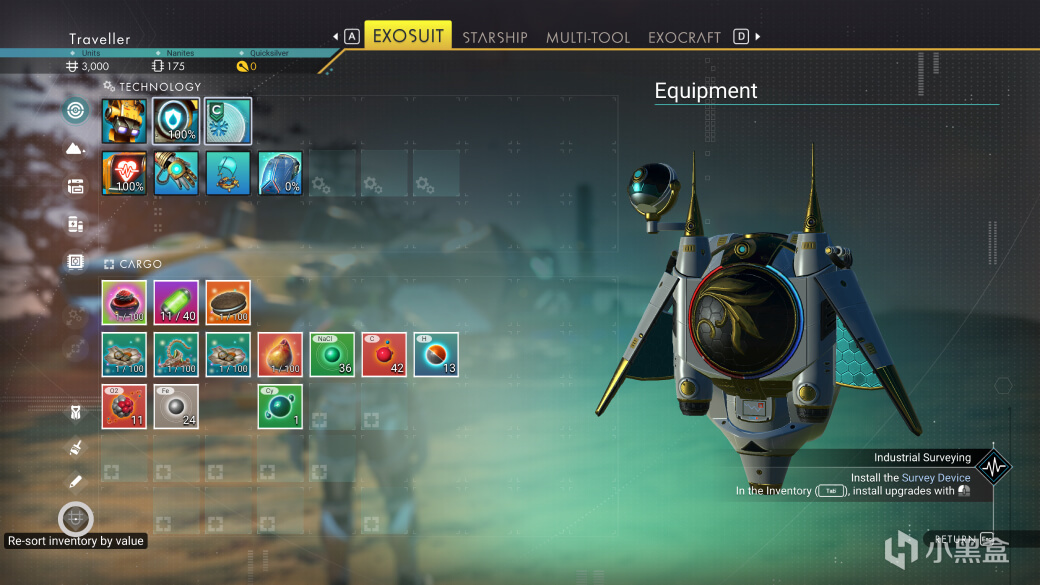Select the life support heart technology
This screenshot has width=1040, height=585.
click(124, 173)
